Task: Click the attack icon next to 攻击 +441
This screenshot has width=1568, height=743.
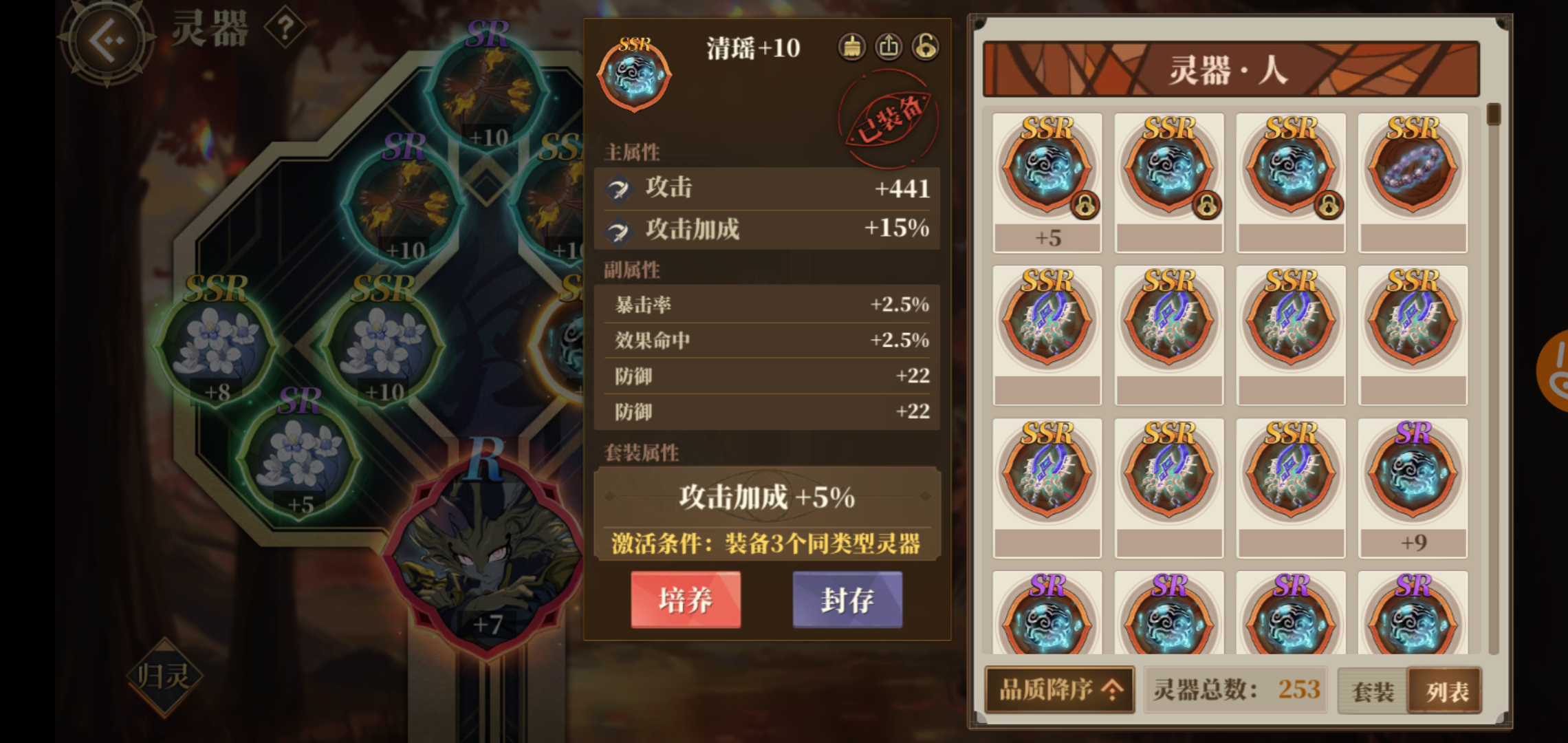Action: pyautogui.click(x=619, y=190)
